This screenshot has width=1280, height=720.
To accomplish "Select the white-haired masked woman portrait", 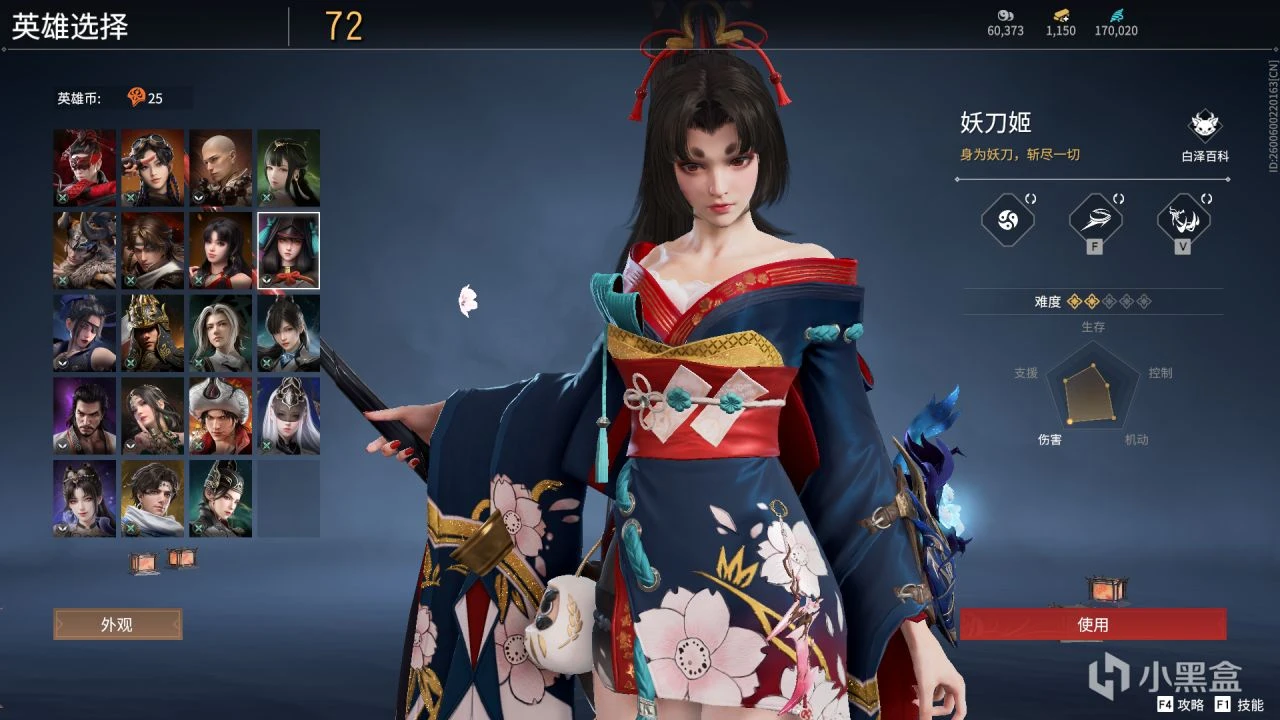I will point(288,415).
